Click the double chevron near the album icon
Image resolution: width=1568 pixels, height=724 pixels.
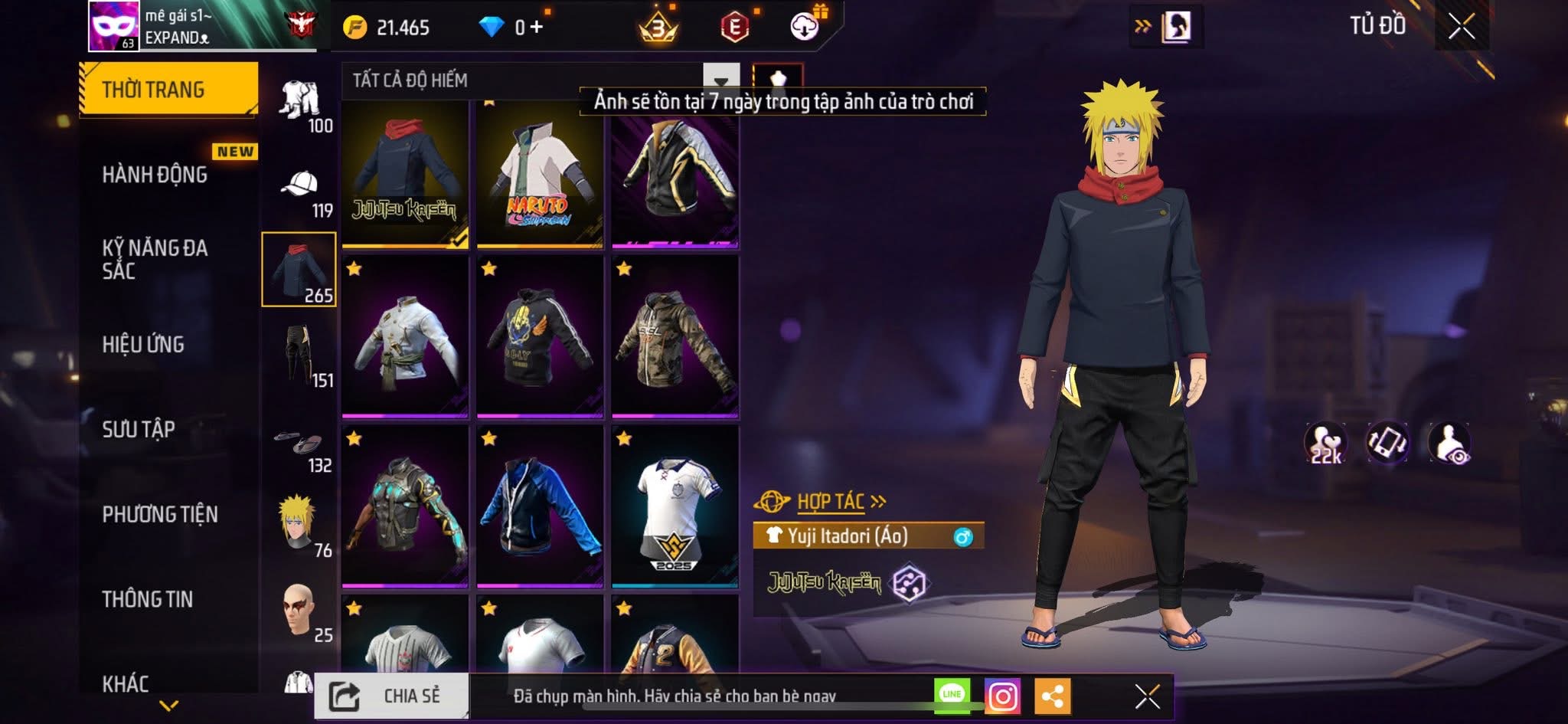[1142, 25]
